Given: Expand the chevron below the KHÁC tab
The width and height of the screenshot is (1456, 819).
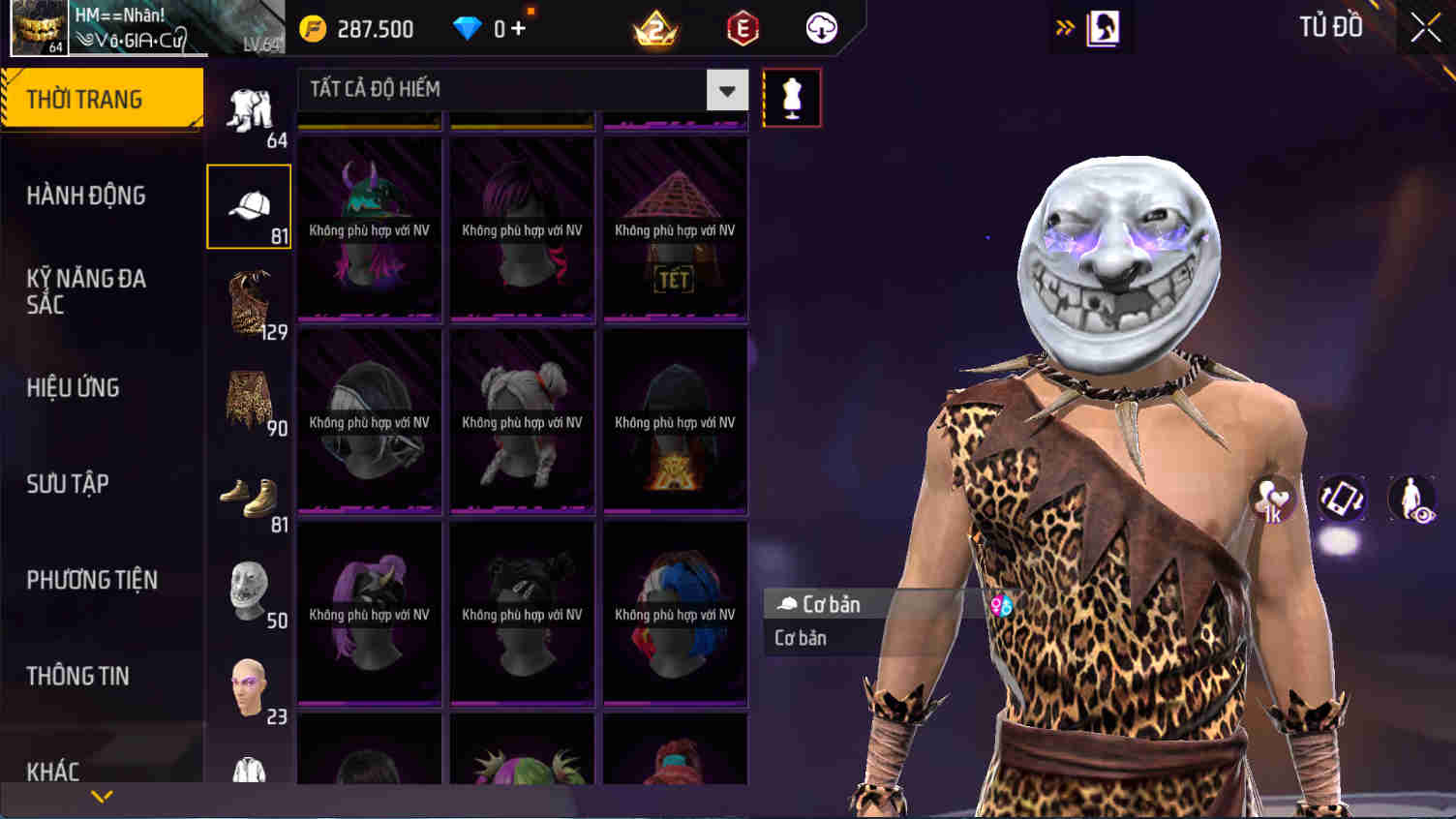Looking at the screenshot, I should click(x=101, y=796).
